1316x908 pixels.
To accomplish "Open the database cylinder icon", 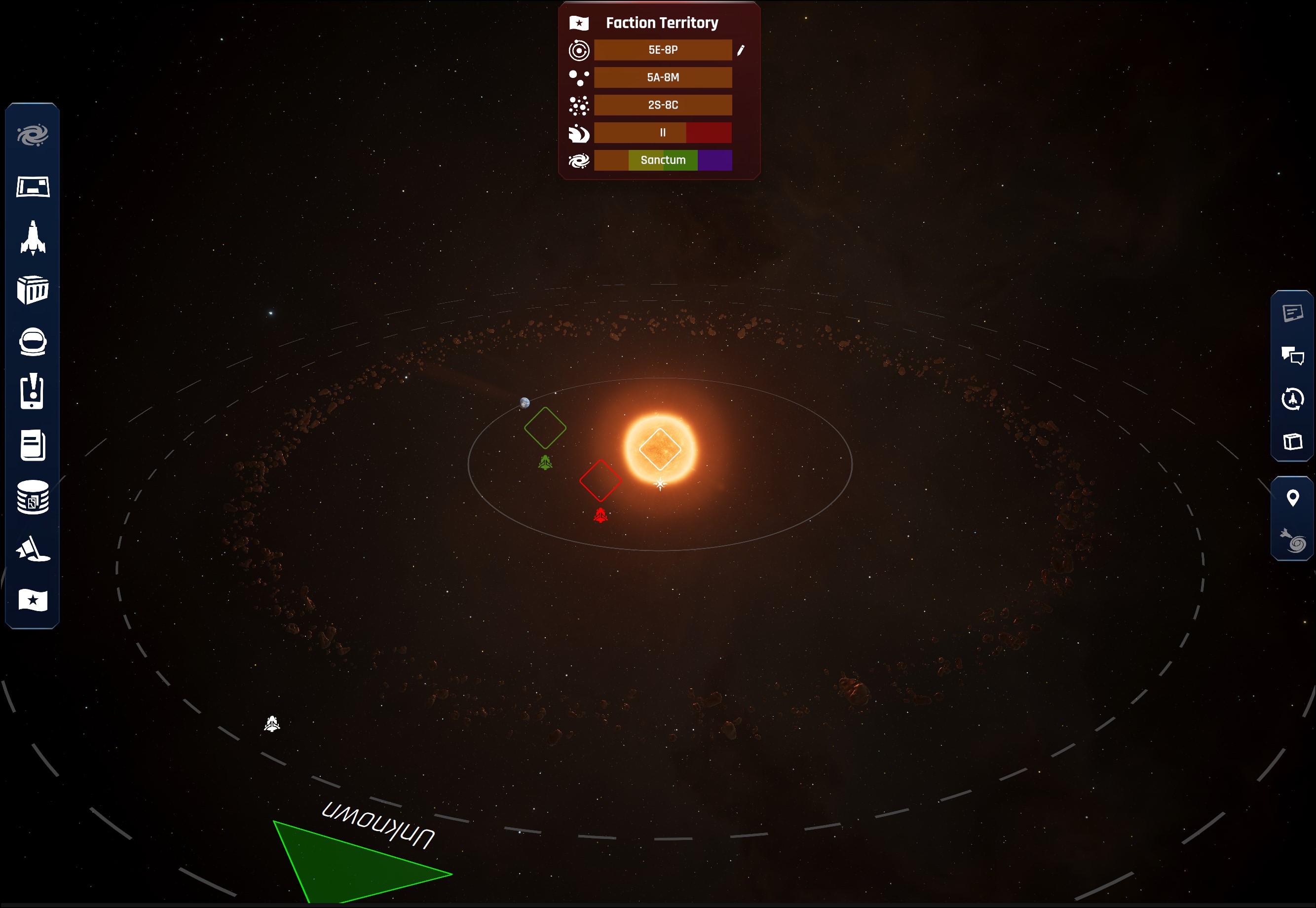I will pos(33,497).
